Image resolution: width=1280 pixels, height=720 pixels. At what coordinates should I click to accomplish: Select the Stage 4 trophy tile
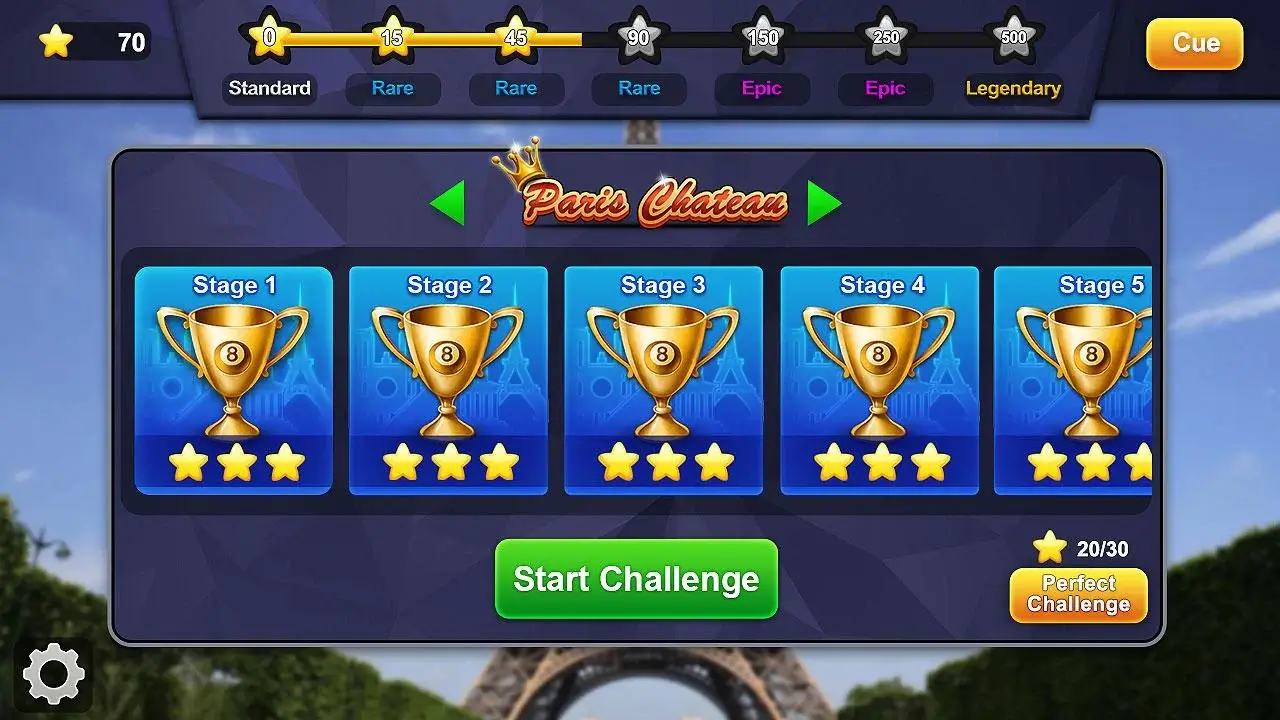pos(879,380)
